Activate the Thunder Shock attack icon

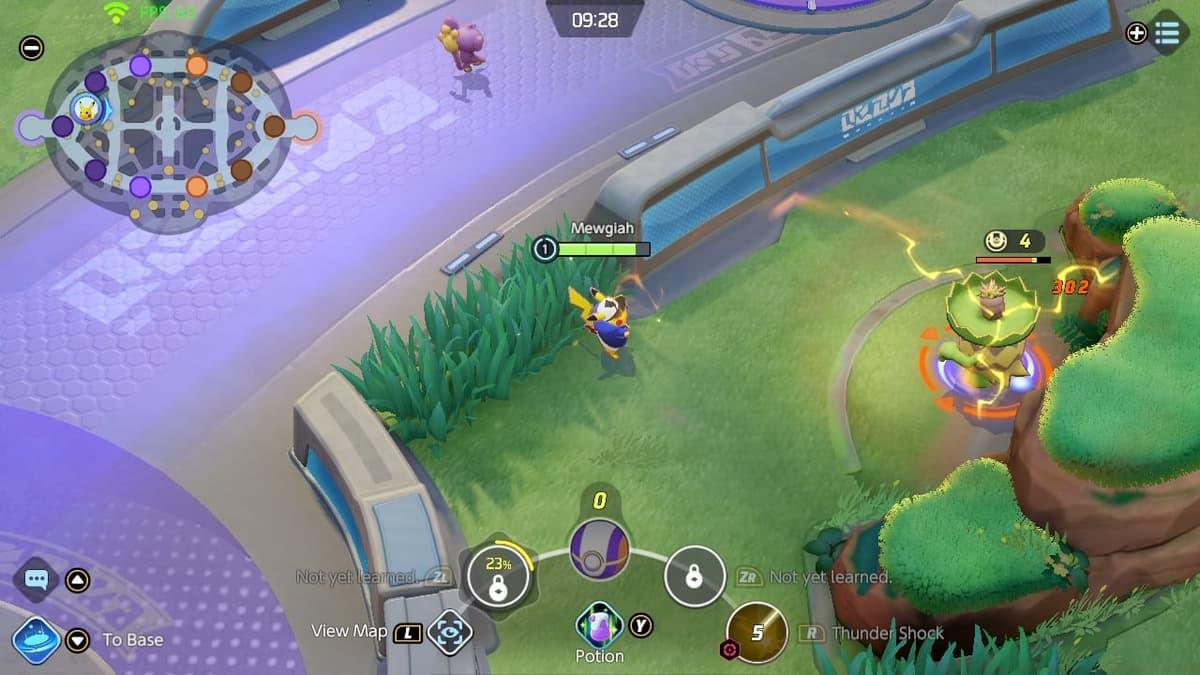click(x=758, y=633)
